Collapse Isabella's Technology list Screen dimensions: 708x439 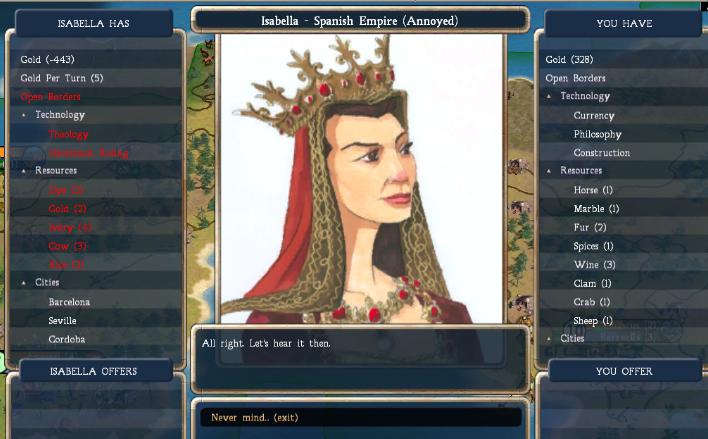pos(25,115)
